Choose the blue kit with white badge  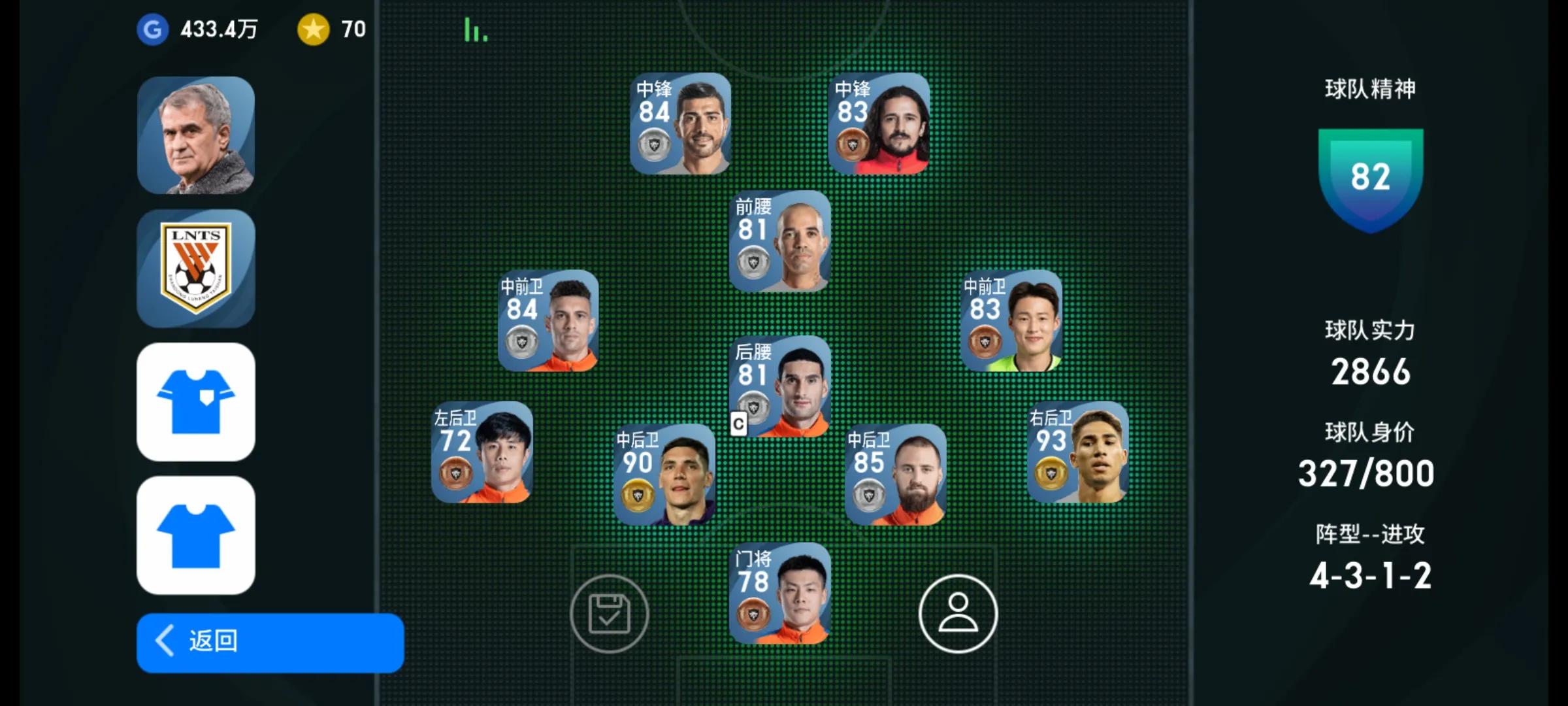point(196,401)
